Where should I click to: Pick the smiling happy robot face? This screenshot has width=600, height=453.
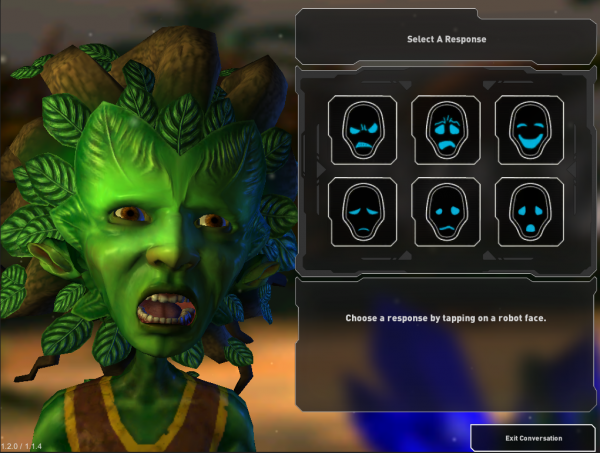[x=529, y=128]
